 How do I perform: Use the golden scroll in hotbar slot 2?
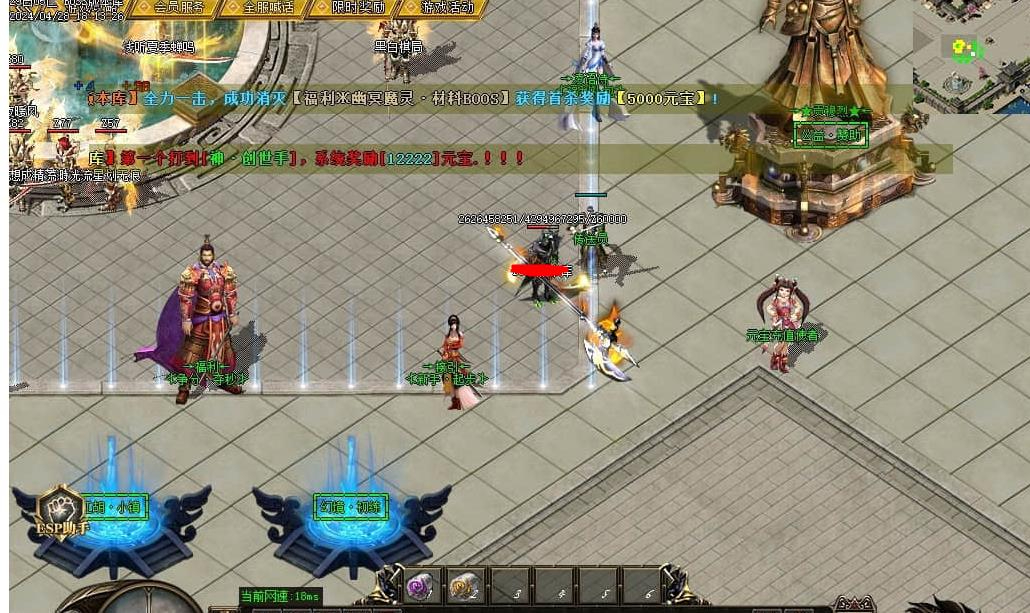pyautogui.click(x=463, y=586)
